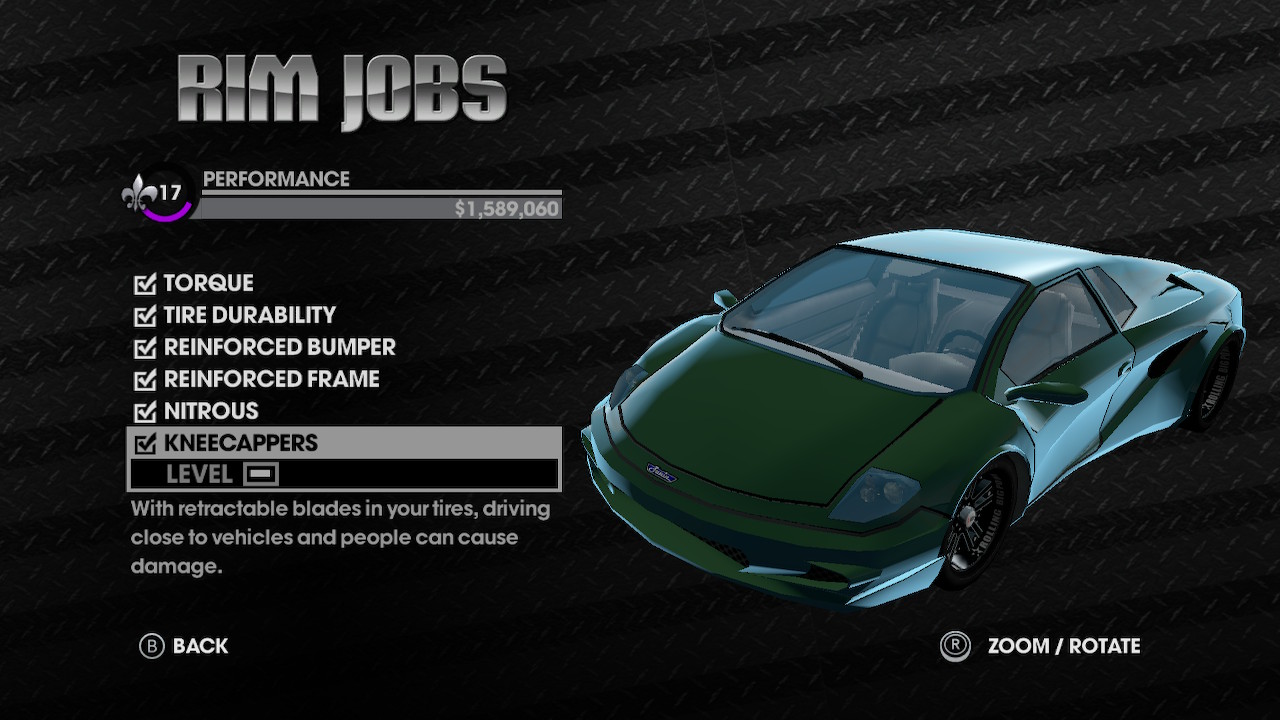Click the Kneecappers Level box

click(261, 474)
